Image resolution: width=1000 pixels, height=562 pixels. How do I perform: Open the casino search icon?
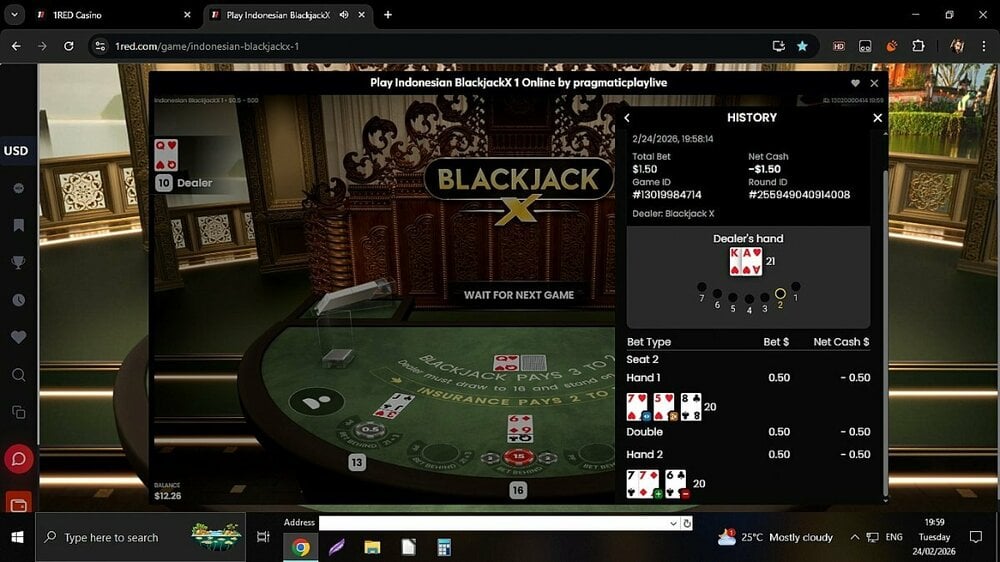click(x=18, y=375)
